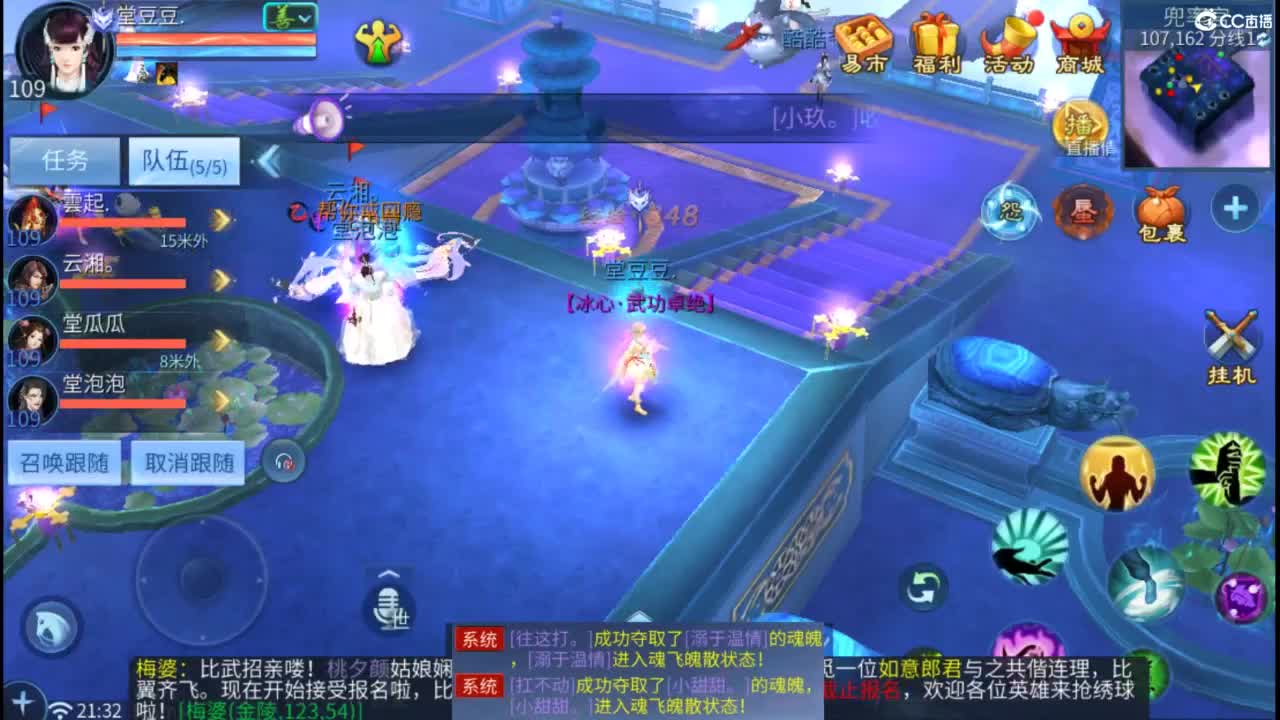Open the 商城 shop icon
Image resolution: width=1280 pixels, height=720 pixels.
pos(1081,45)
